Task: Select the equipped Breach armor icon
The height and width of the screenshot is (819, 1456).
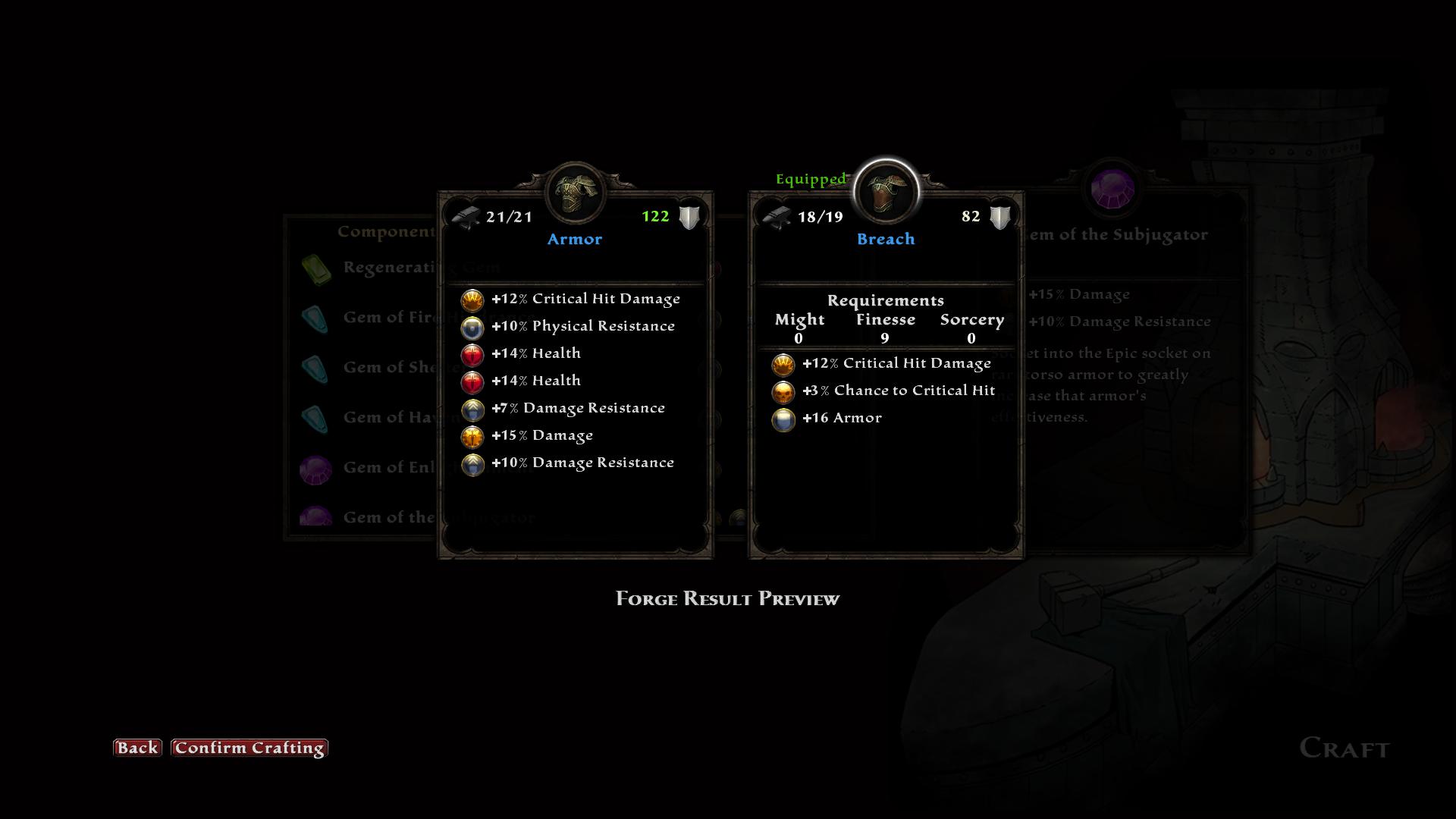Action: (x=886, y=193)
